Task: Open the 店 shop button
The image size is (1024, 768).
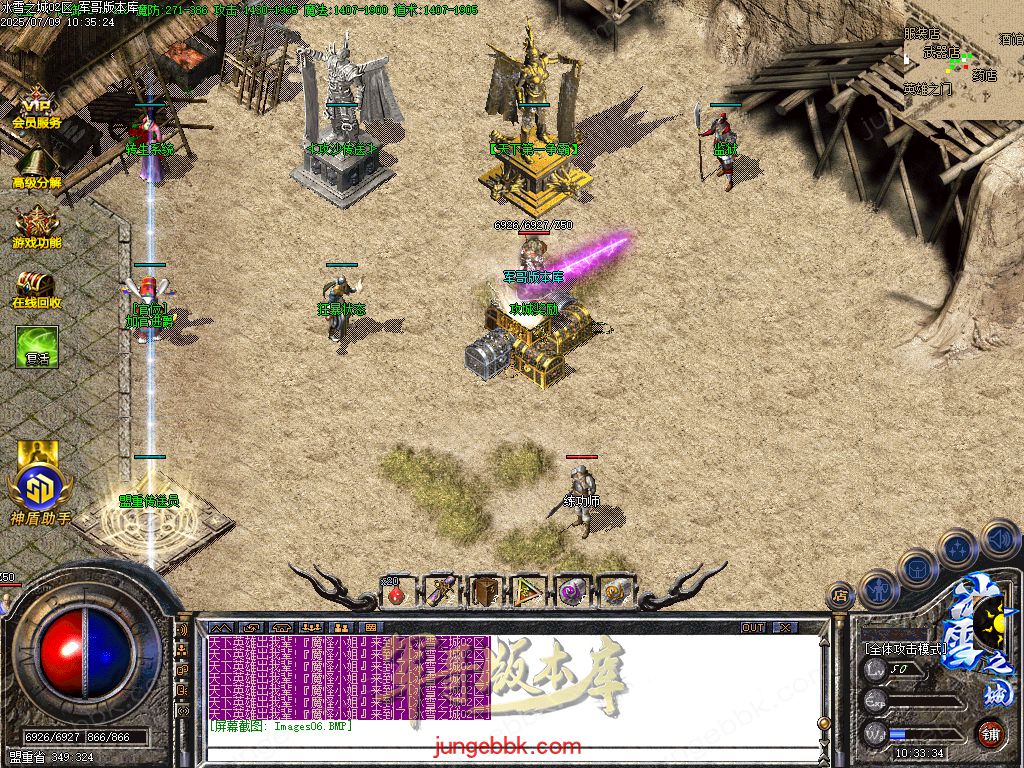Action: [x=840, y=596]
